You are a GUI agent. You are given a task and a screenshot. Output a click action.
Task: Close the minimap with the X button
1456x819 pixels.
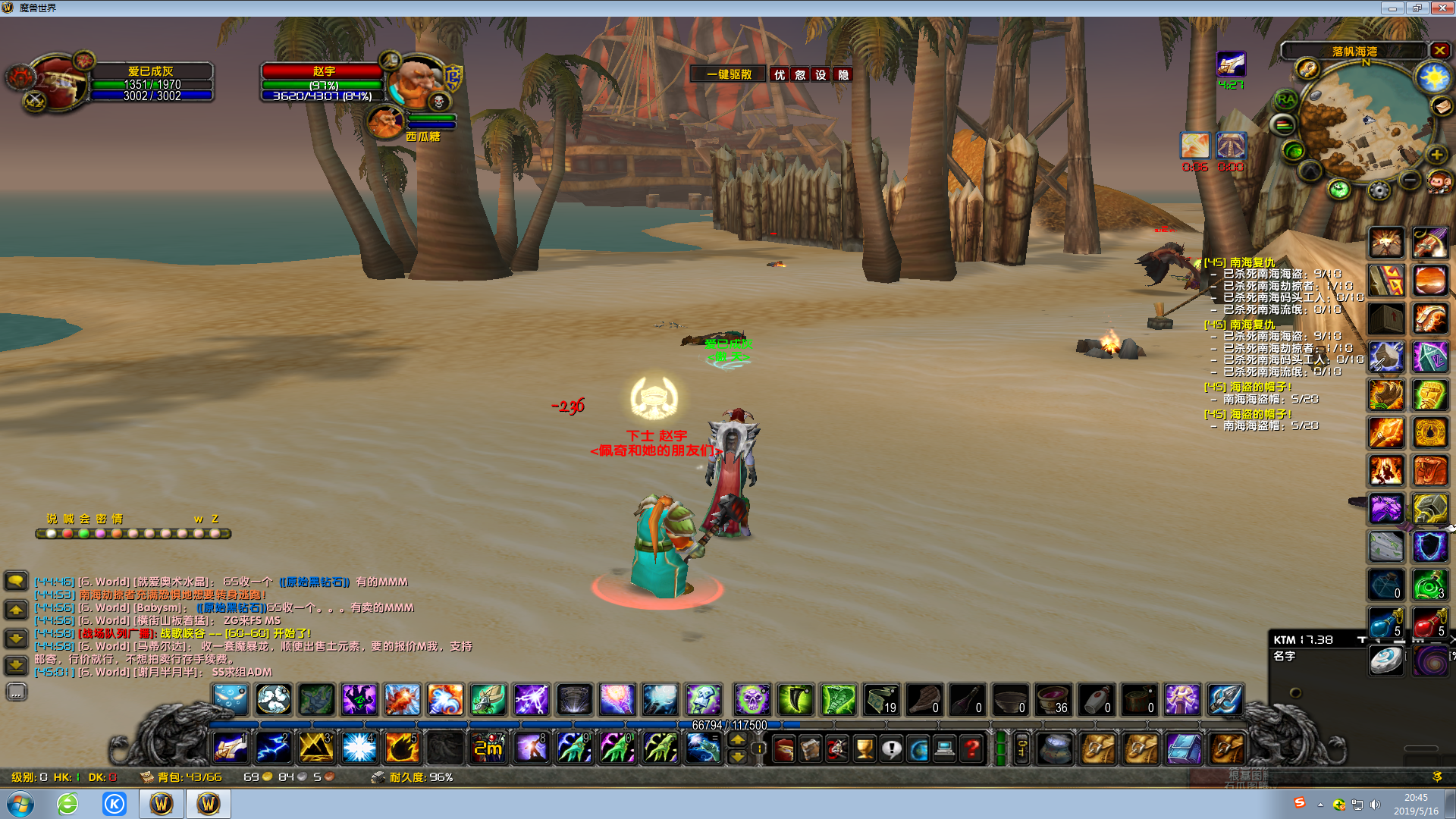pos(1439,51)
